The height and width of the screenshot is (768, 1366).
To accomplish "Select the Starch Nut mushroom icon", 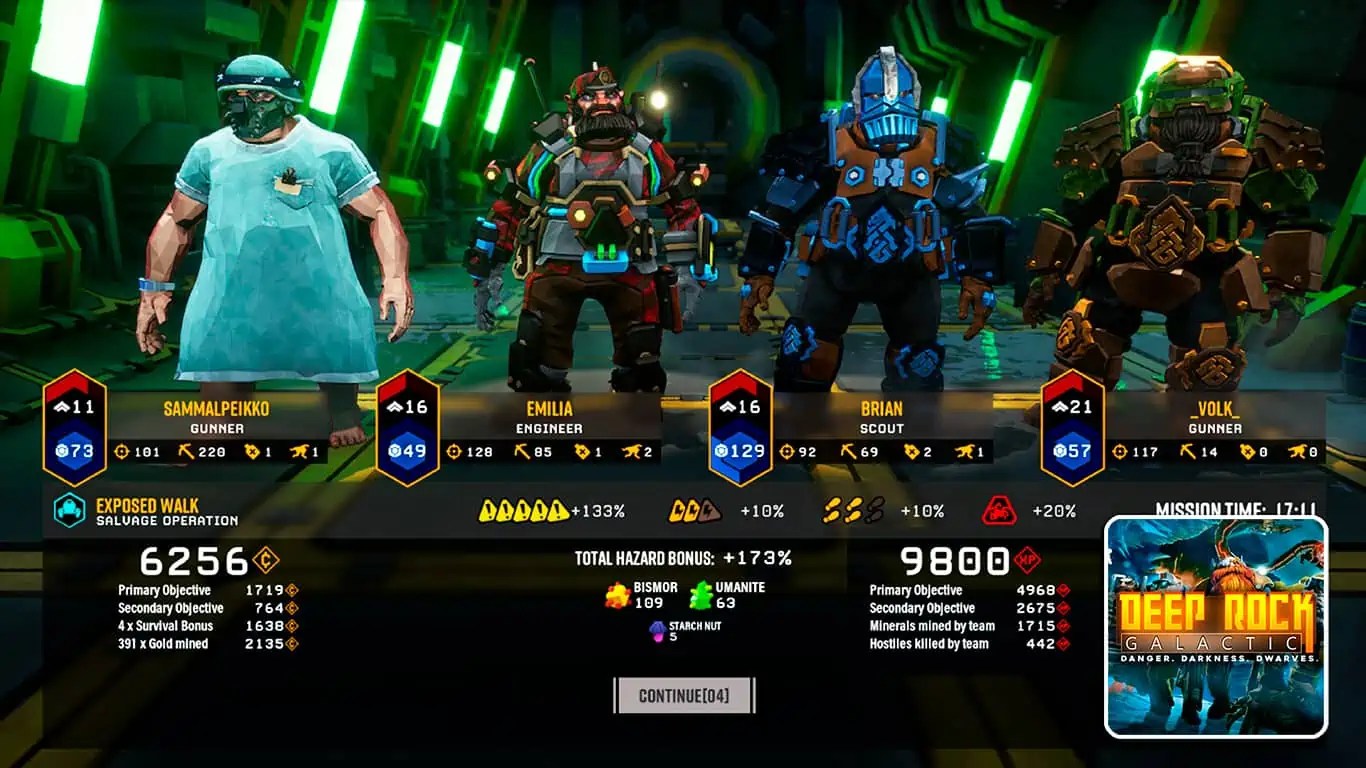I will click(659, 632).
